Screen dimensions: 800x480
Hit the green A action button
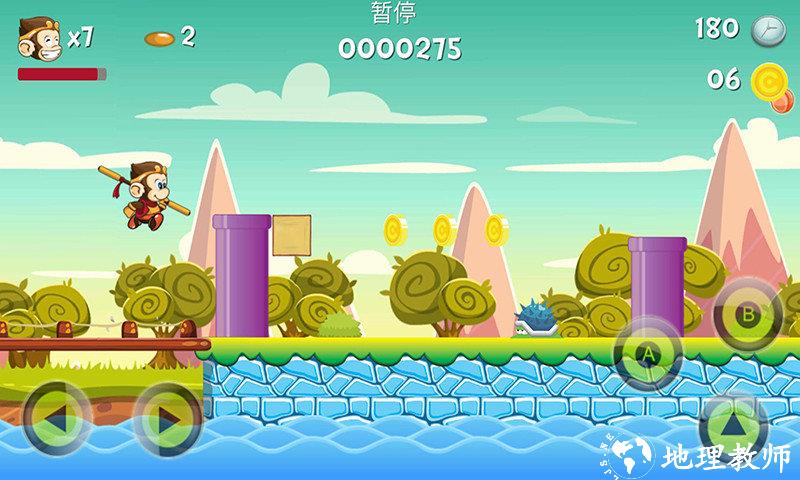pos(647,353)
